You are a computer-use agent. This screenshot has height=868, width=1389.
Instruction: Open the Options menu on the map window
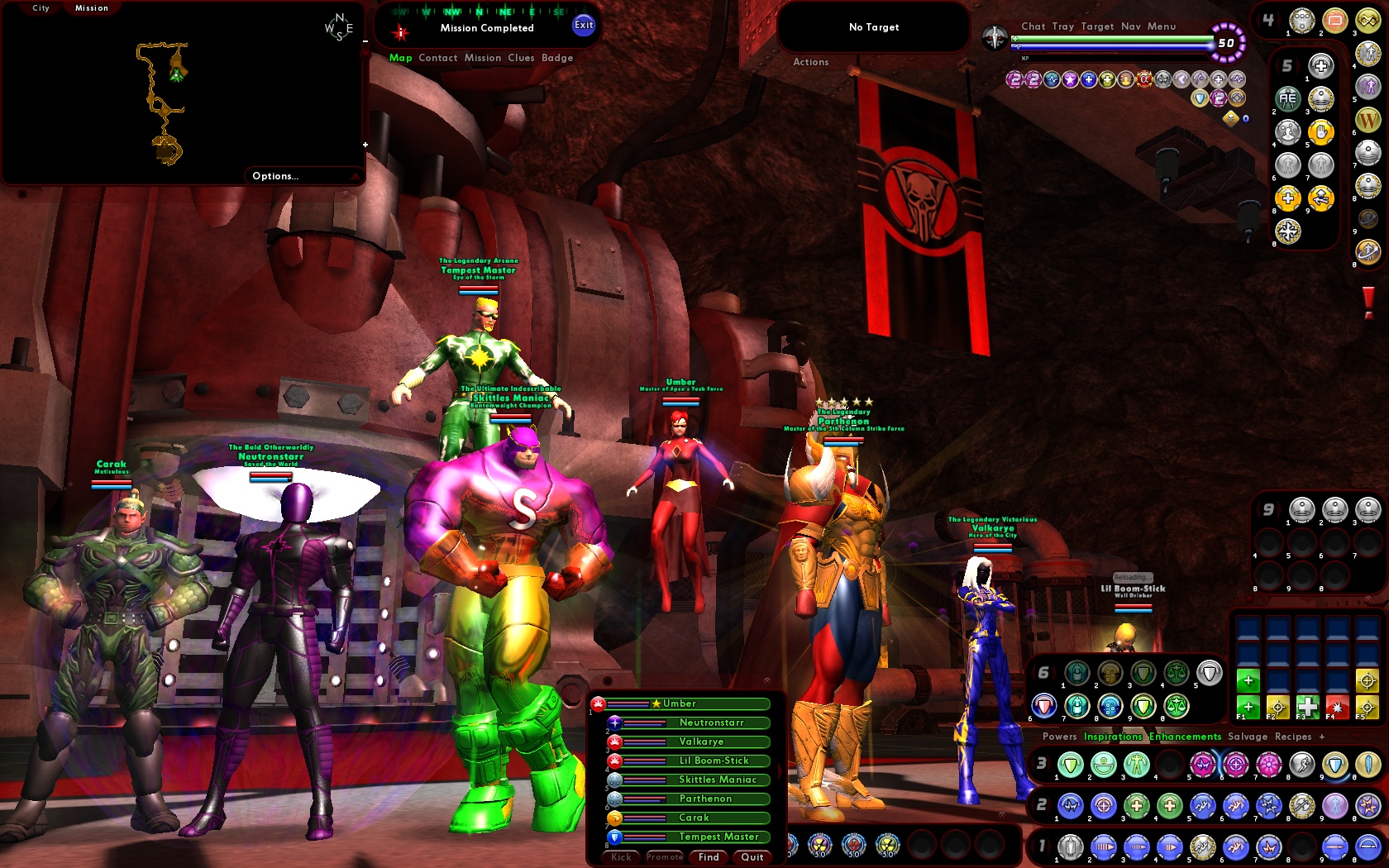coord(275,175)
